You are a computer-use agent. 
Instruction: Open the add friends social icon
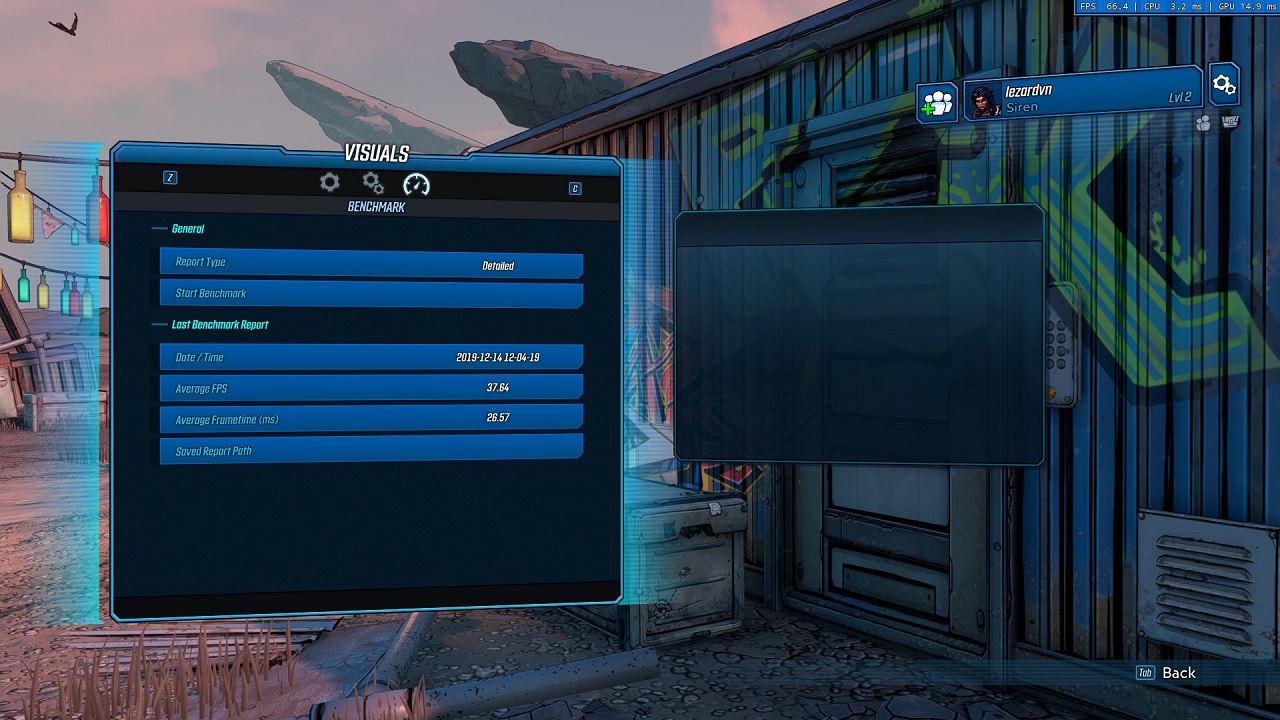(937, 103)
